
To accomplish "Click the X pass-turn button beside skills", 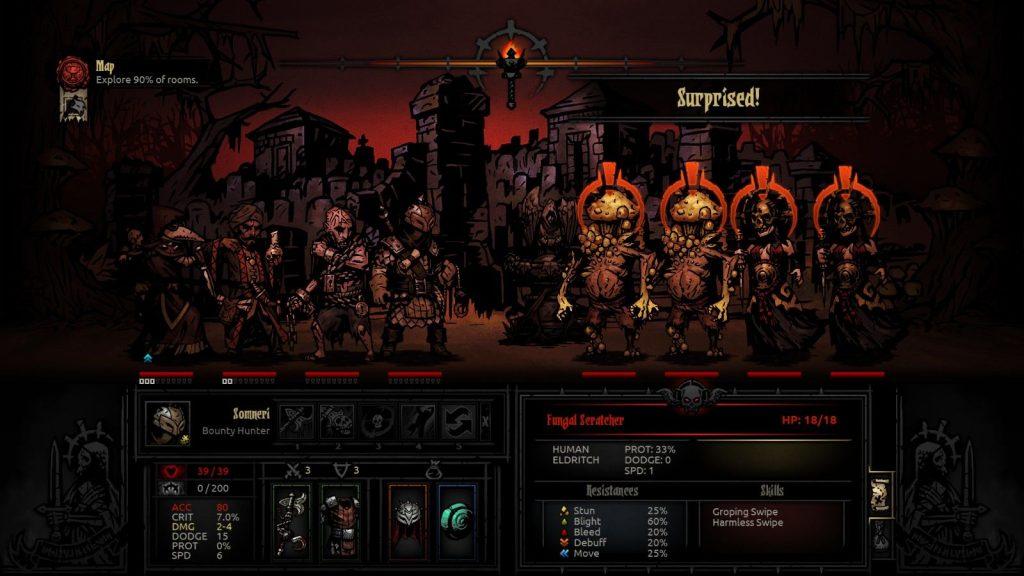I will click(x=486, y=421).
